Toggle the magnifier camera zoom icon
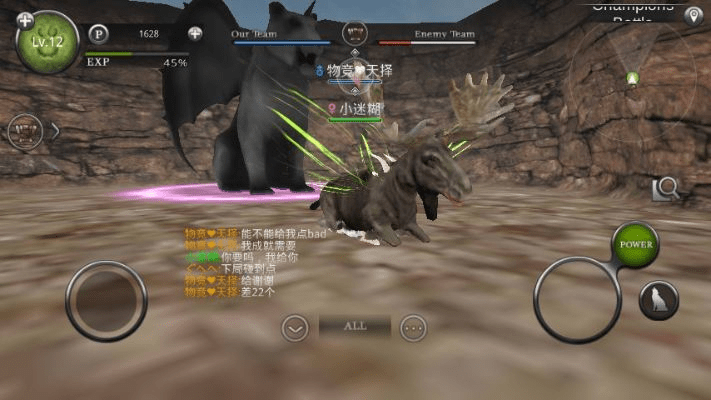 (x=665, y=187)
